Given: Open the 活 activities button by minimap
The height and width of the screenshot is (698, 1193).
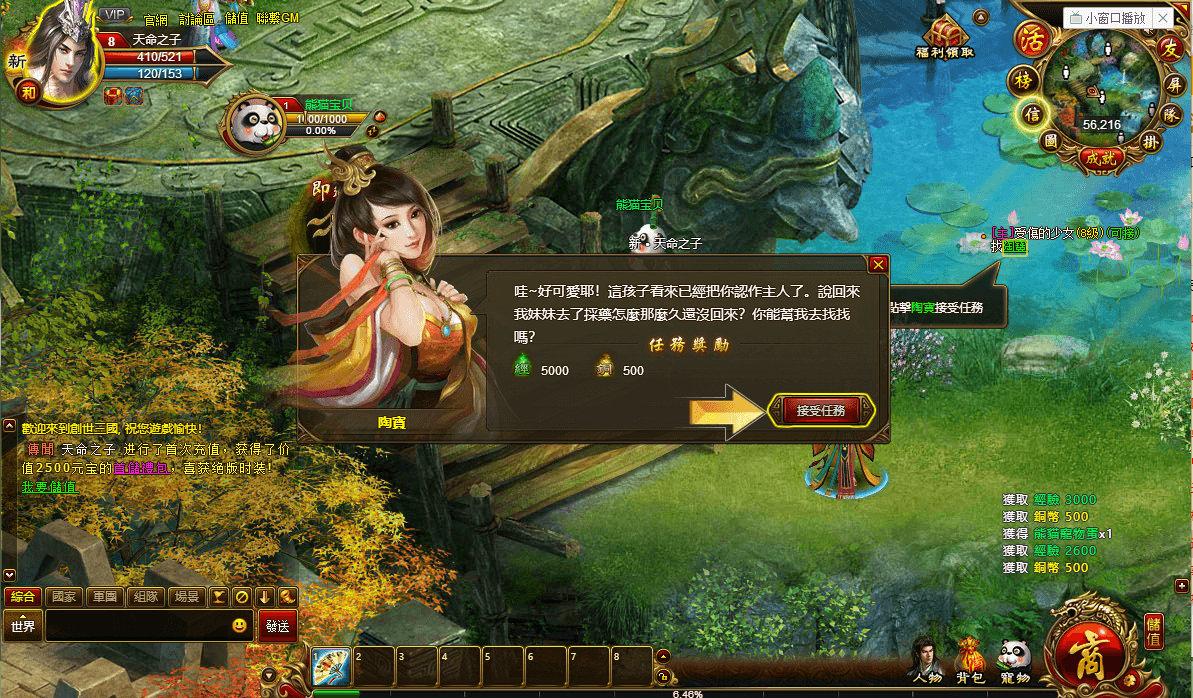Looking at the screenshot, I should (1029, 40).
